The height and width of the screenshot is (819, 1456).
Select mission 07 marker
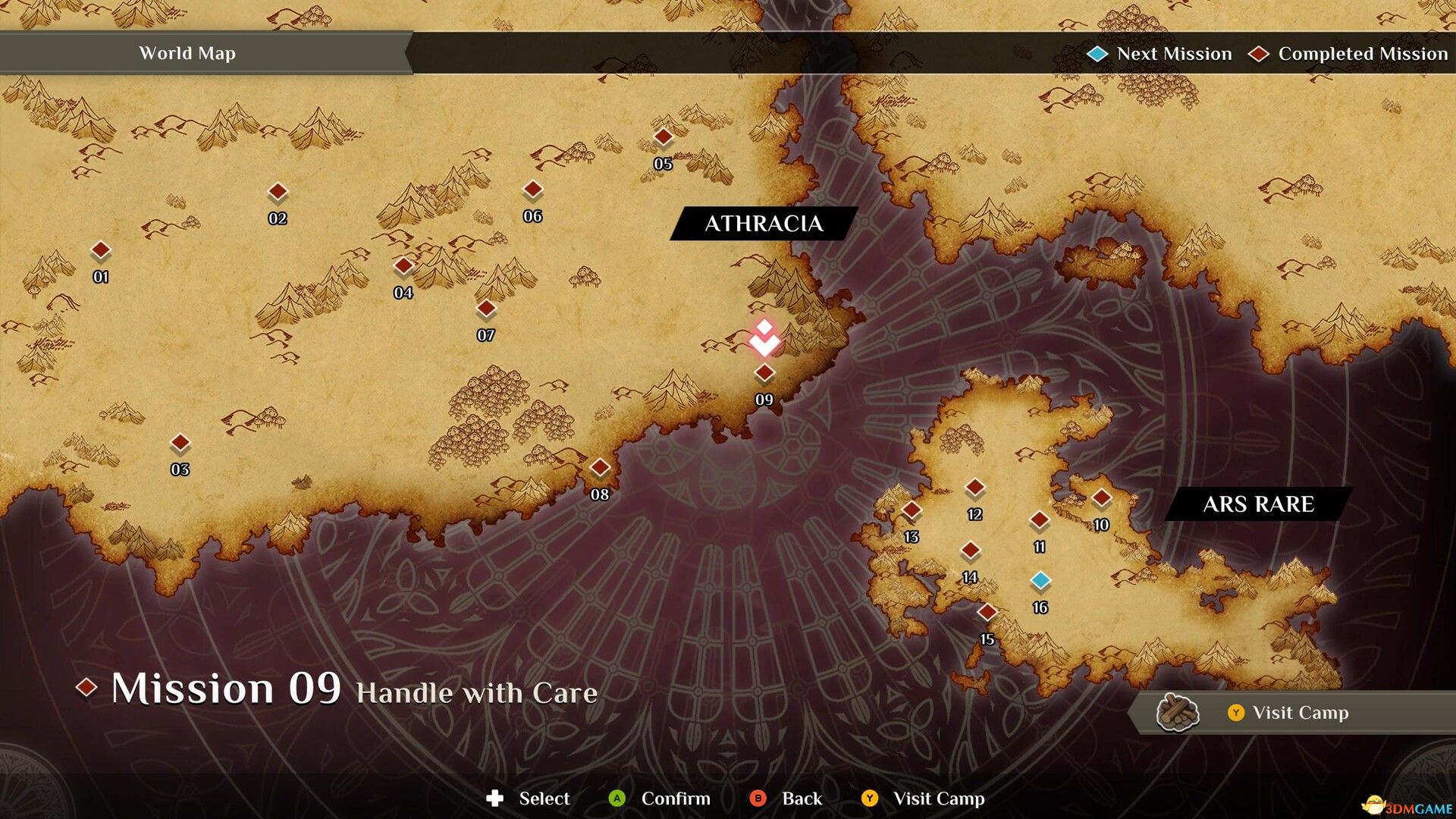(486, 309)
